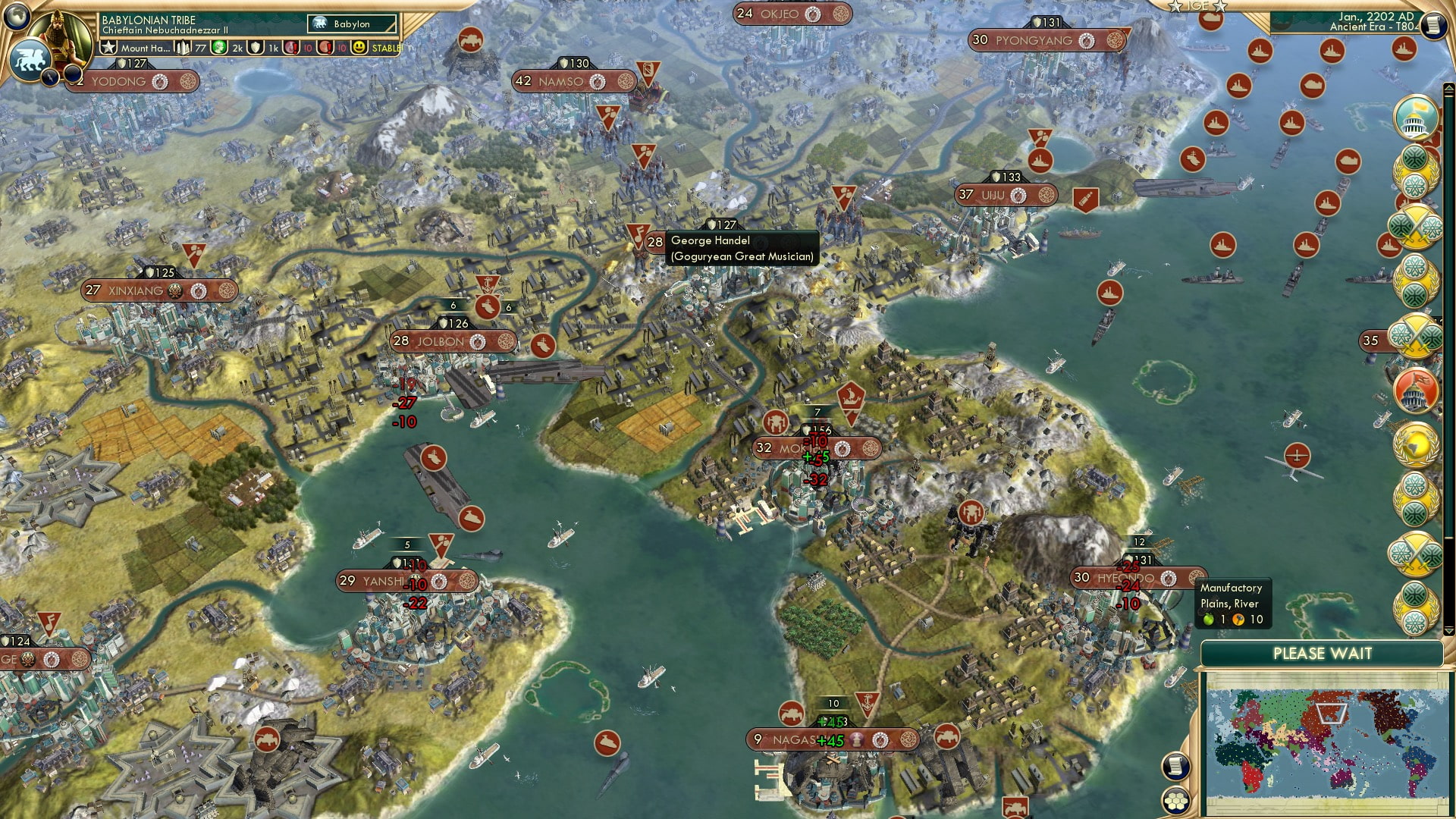Click the green science icon showing 2k
The height and width of the screenshot is (819, 1456).
pyautogui.click(x=219, y=48)
